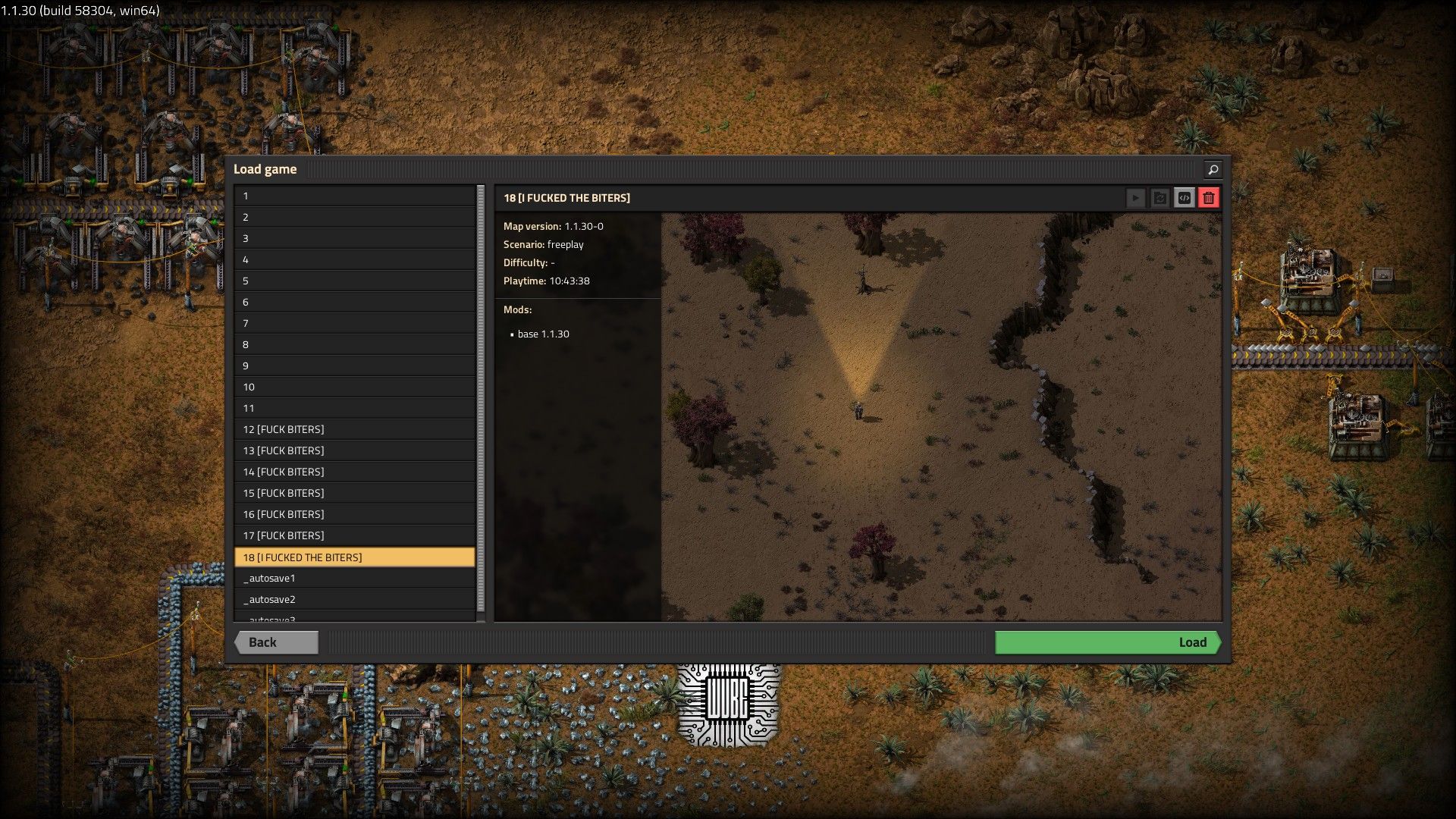Image resolution: width=1456 pixels, height=819 pixels.
Task: Pick save file 11
Action: (x=354, y=408)
